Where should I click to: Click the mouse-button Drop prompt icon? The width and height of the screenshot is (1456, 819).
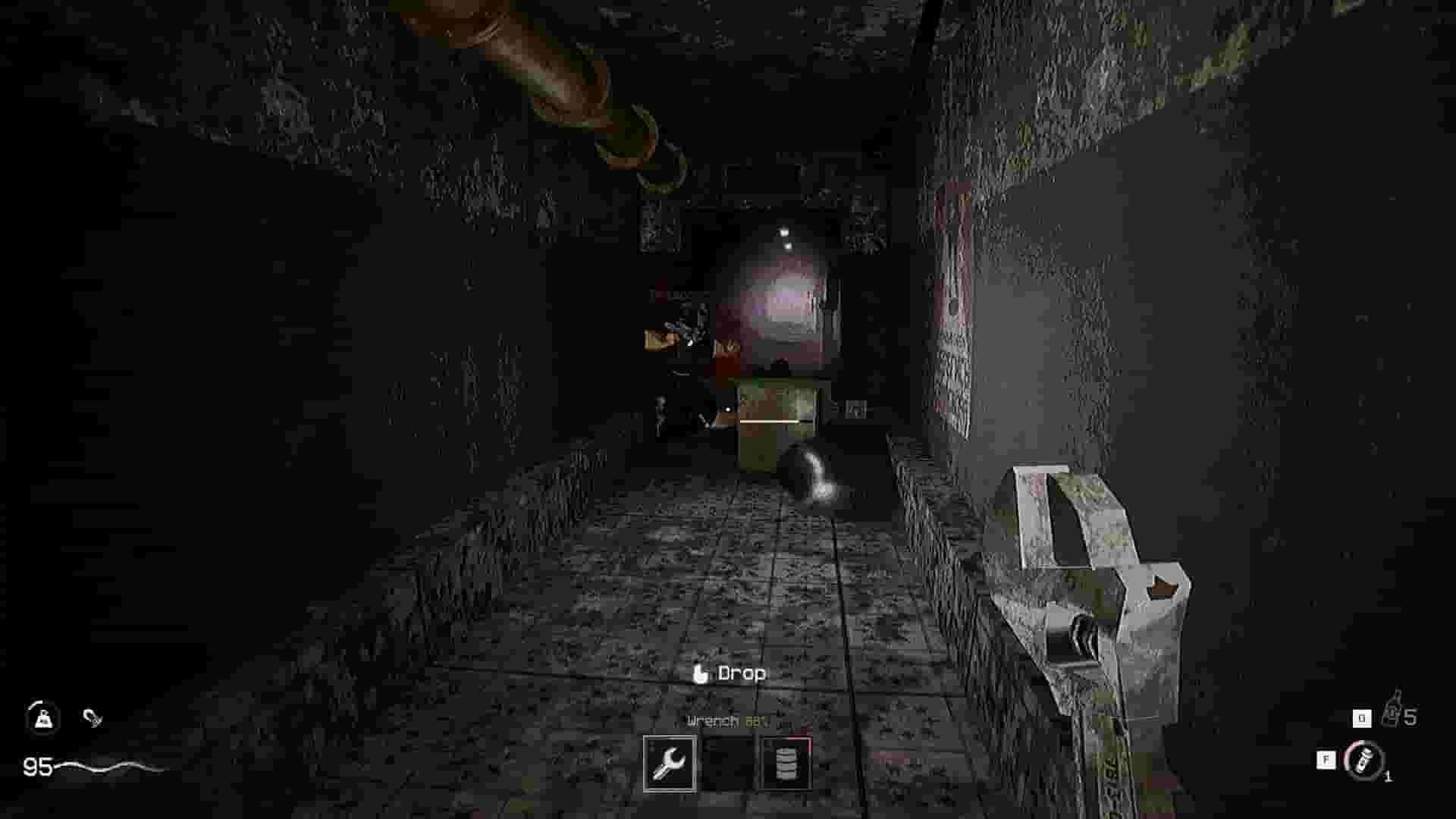tap(700, 673)
